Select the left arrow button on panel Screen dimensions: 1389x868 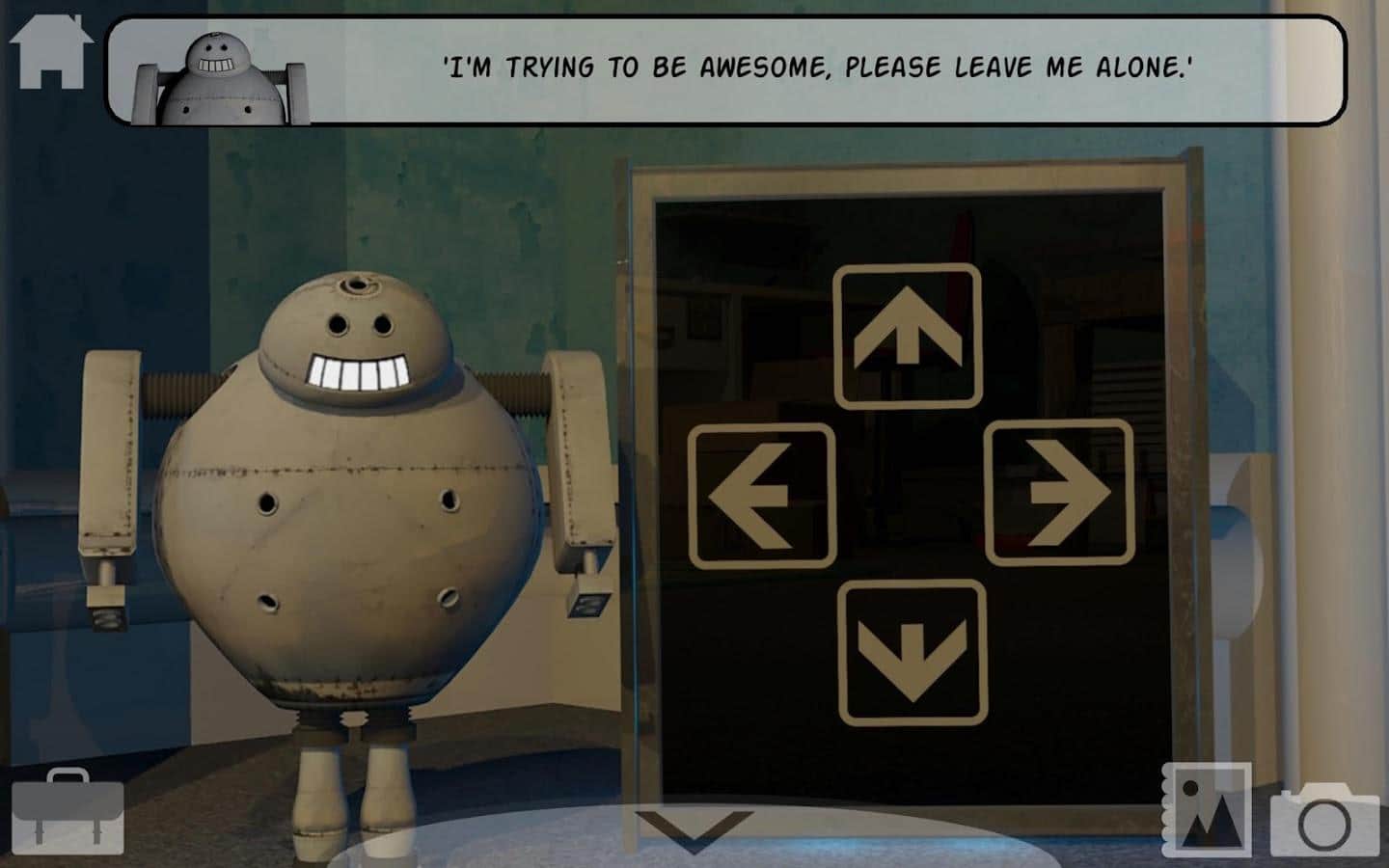pos(762,496)
